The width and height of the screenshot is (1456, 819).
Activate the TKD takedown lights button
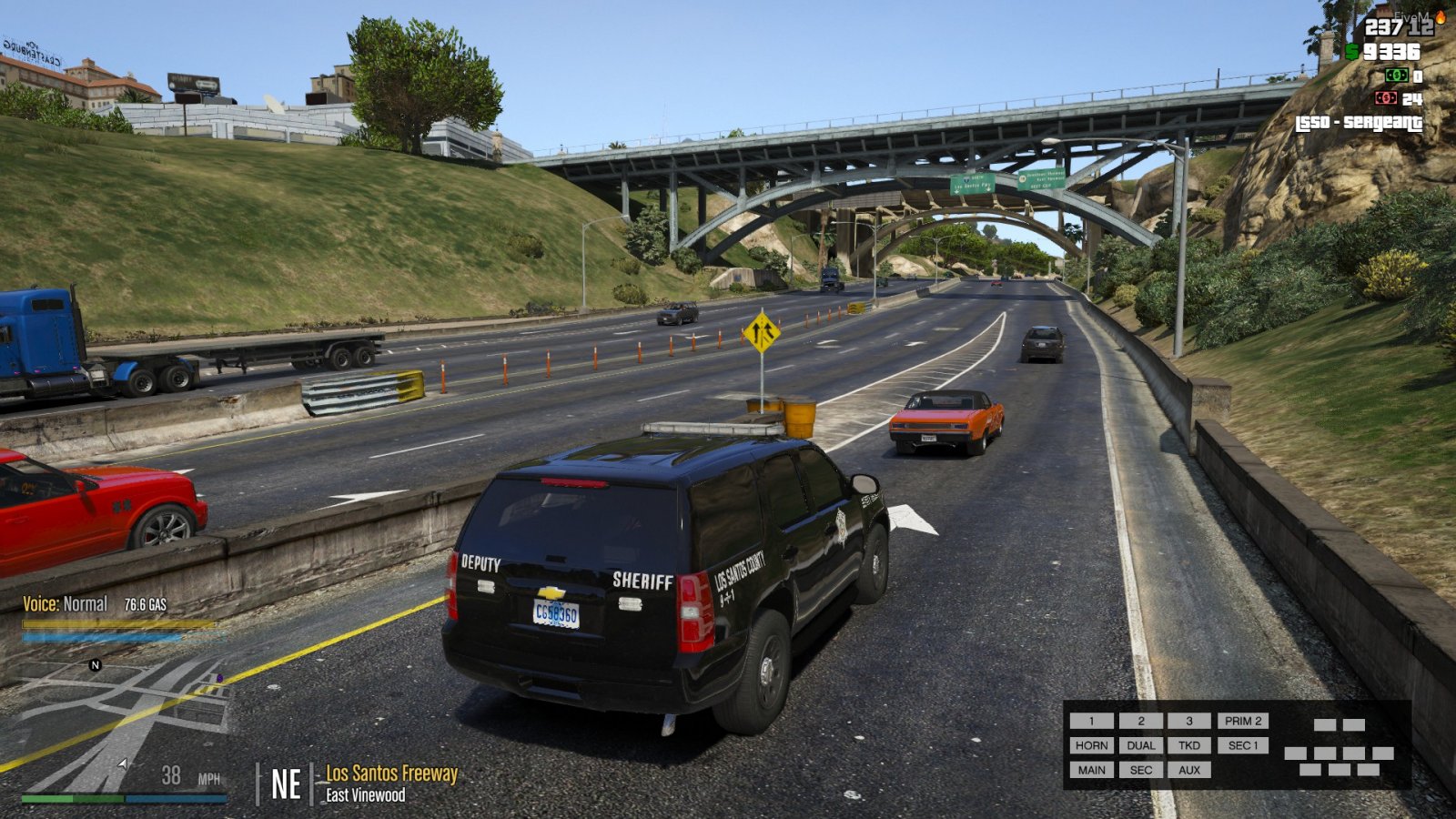1188,745
